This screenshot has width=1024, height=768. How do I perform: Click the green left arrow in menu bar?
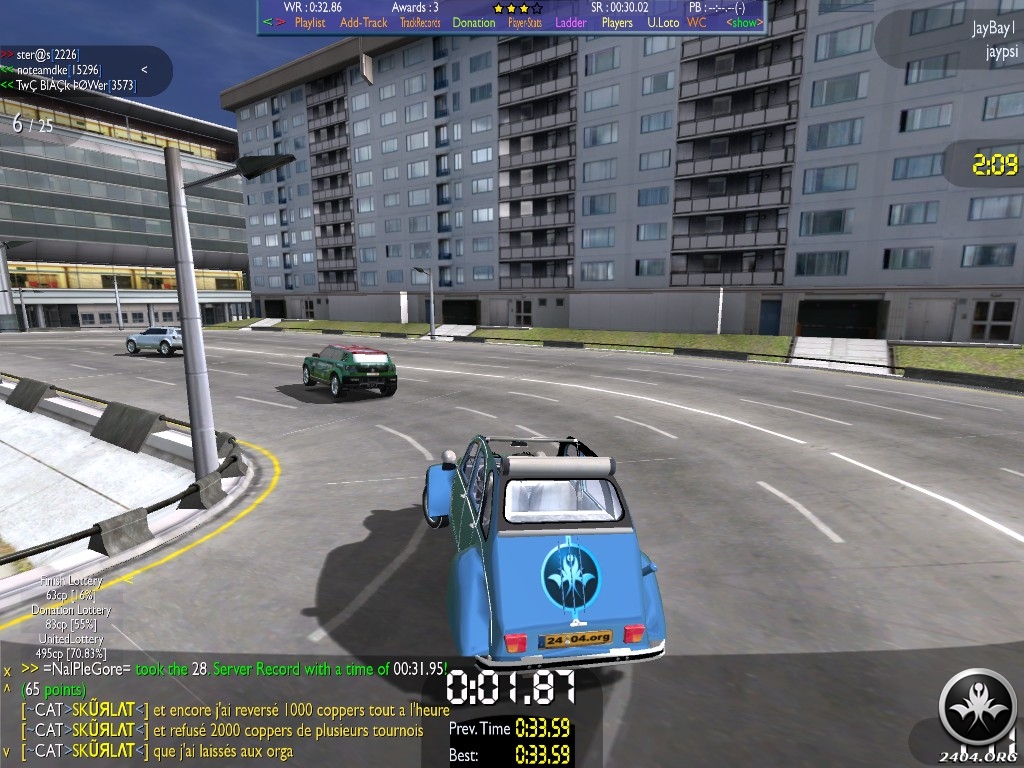(267, 23)
